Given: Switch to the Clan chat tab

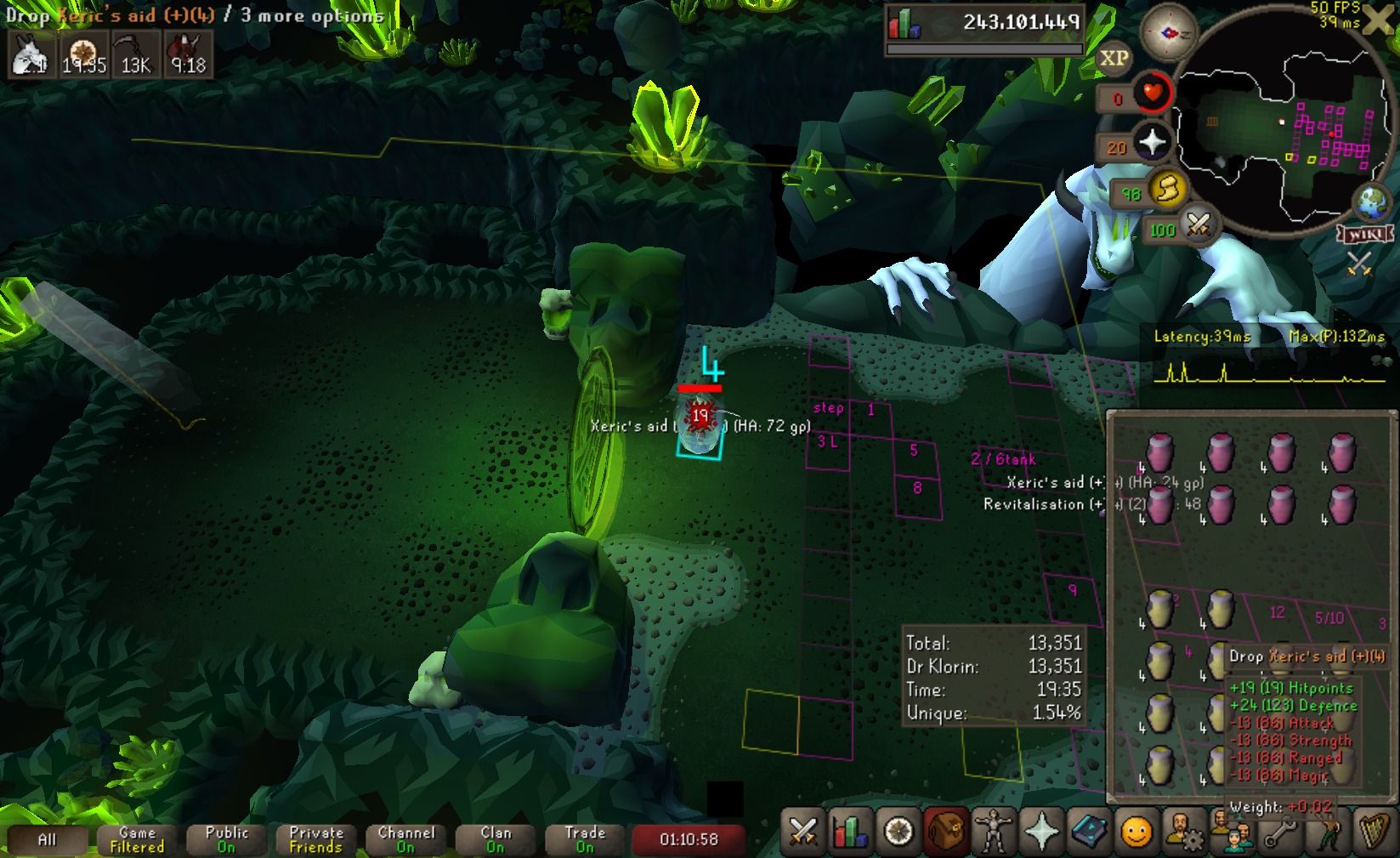Looking at the screenshot, I should (x=496, y=840).
